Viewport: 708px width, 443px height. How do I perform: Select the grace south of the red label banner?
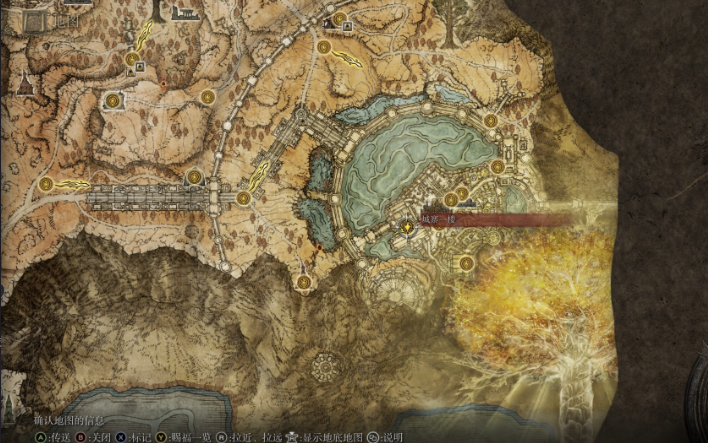coord(466,264)
